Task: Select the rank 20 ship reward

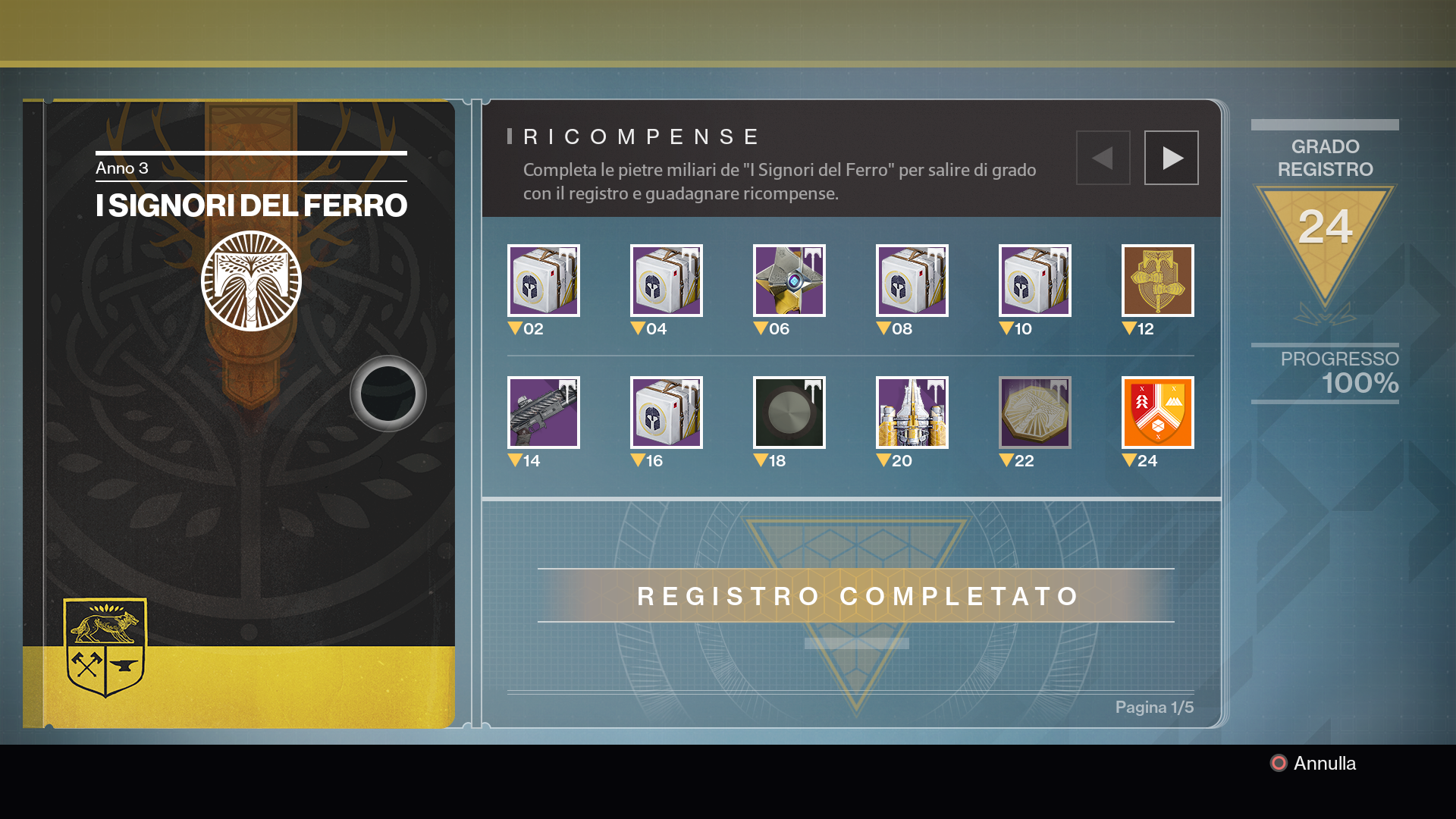Action: click(x=912, y=413)
